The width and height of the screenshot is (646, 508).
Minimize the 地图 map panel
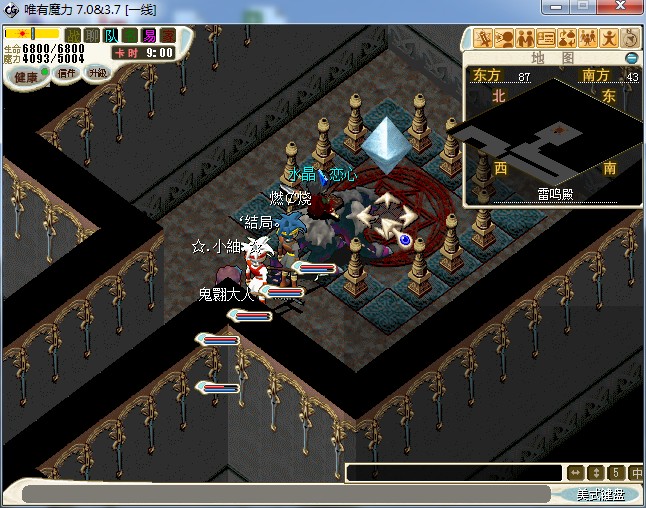tap(631, 58)
